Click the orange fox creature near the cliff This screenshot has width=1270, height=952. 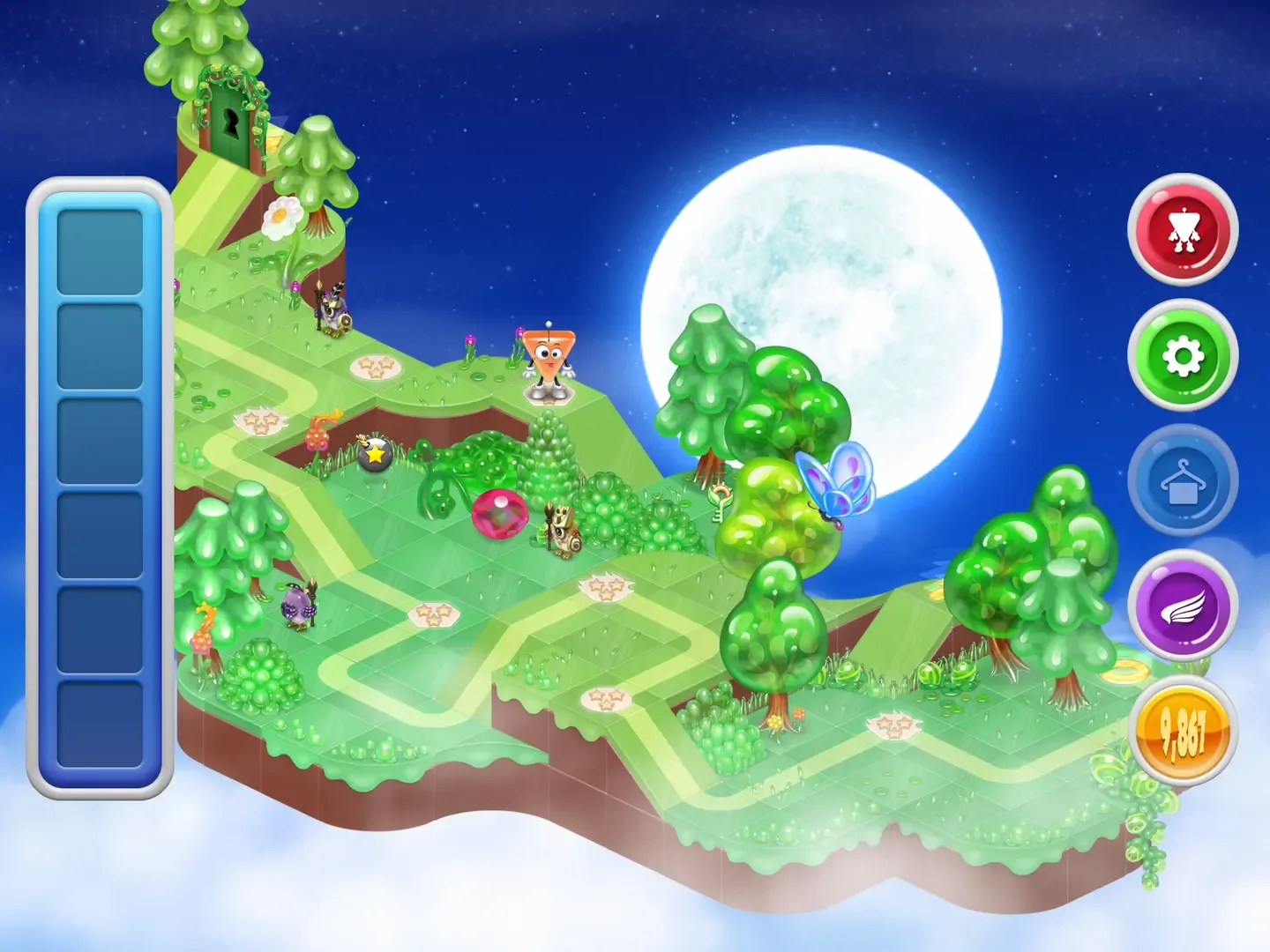322,428
